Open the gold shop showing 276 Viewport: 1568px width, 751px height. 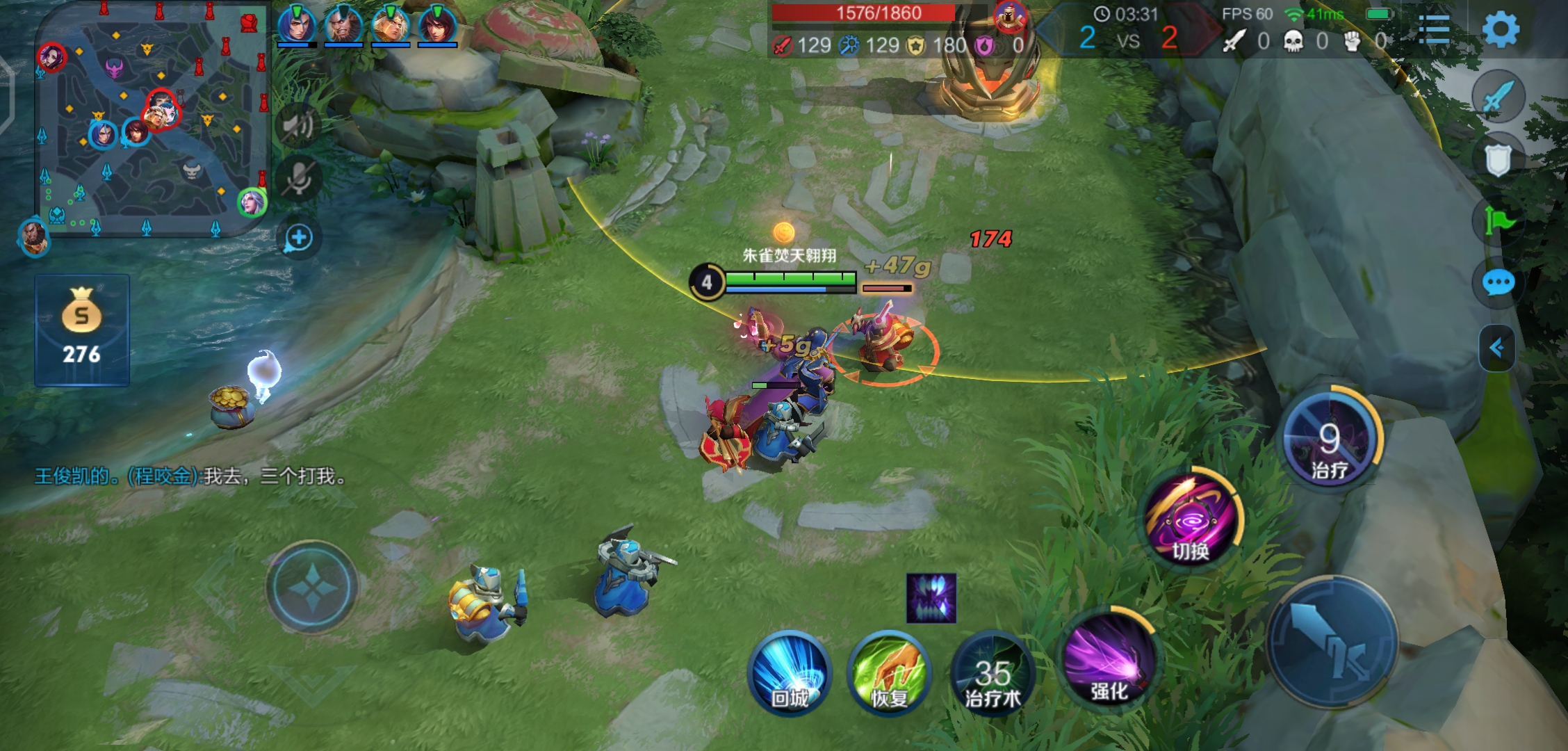click(x=82, y=330)
